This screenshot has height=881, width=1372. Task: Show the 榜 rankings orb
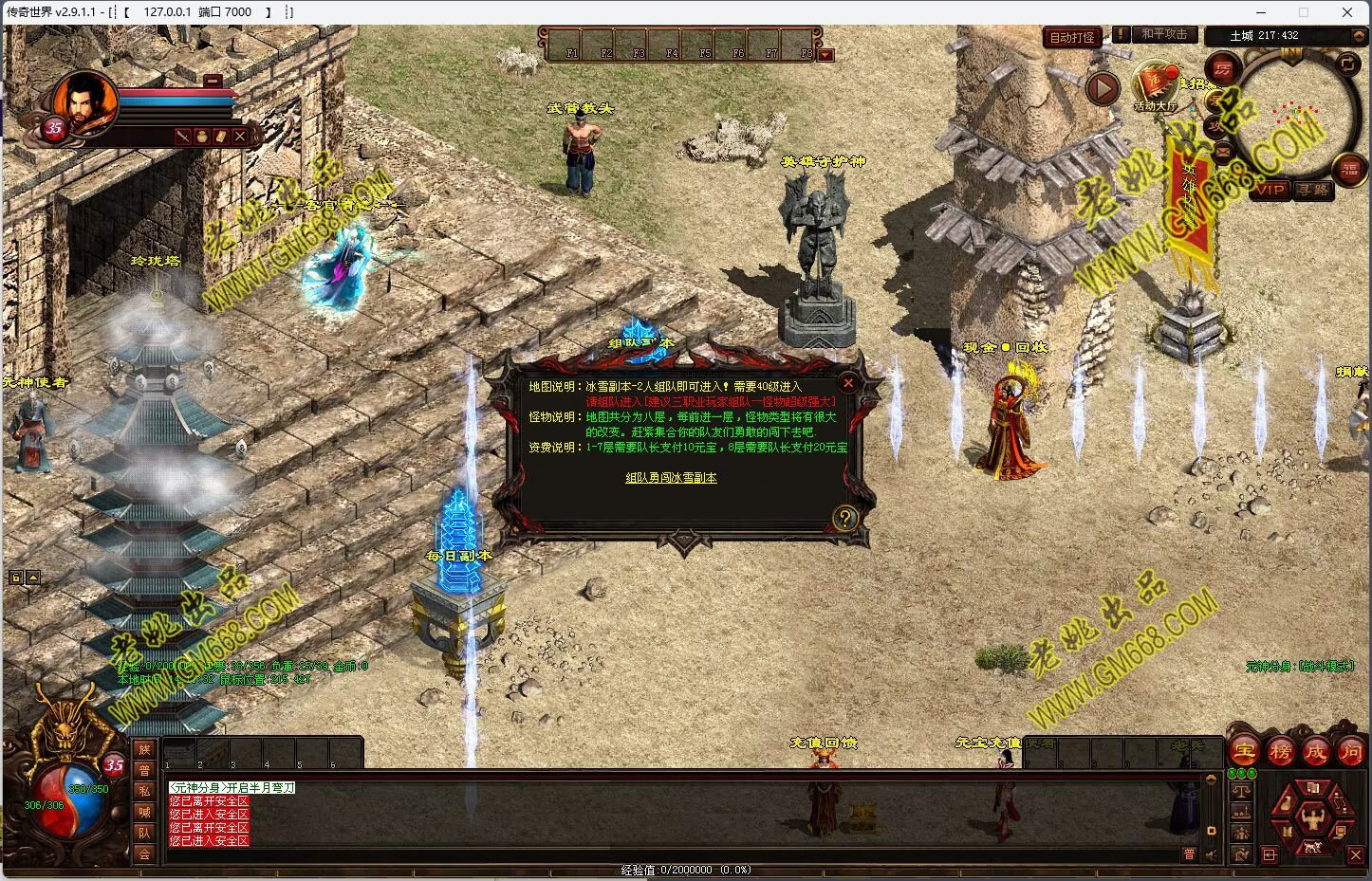coord(1280,751)
